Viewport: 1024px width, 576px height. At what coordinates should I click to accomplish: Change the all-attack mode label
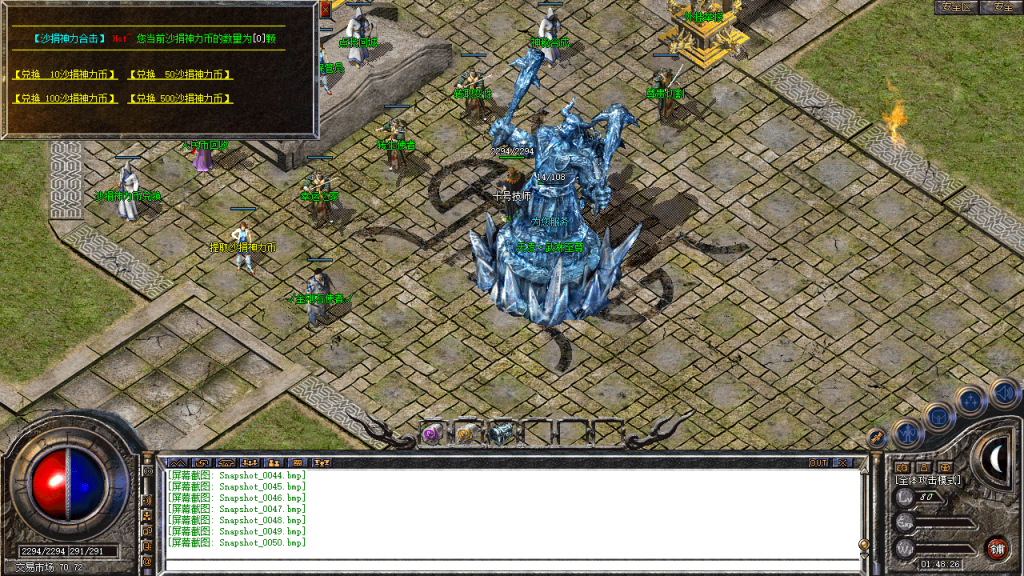pyautogui.click(x=928, y=481)
